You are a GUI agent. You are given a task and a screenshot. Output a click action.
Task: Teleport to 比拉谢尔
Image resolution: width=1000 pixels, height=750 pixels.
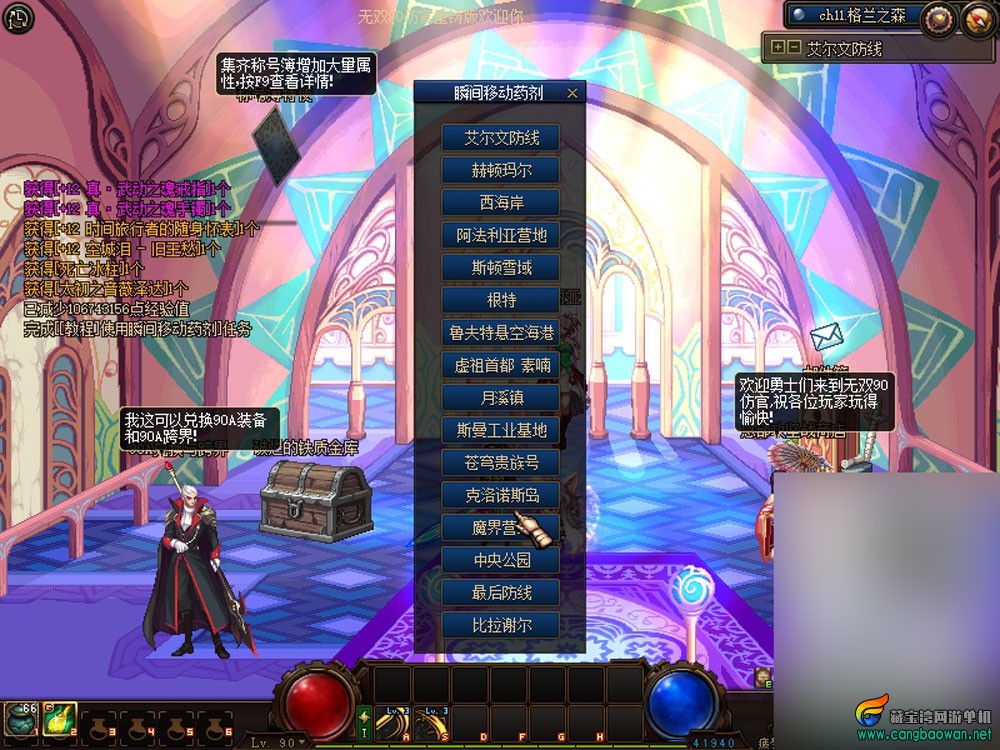pyautogui.click(x=500, y=625)
